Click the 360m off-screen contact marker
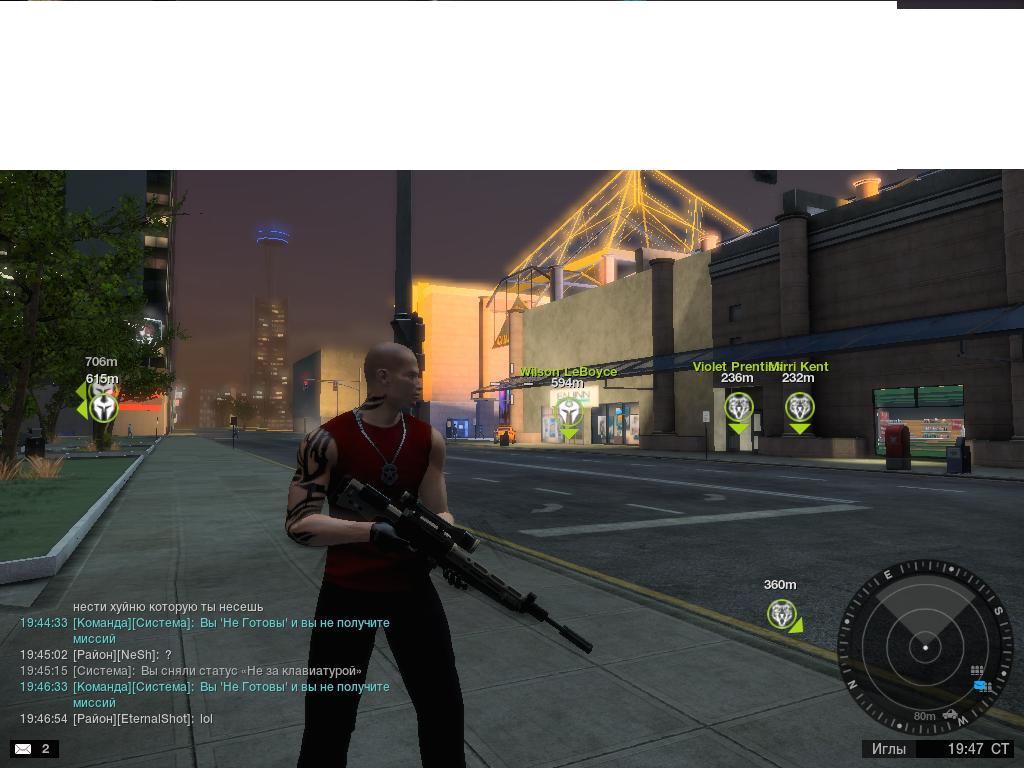Viewport: 1024px width, 768px height. pos(781,614)
